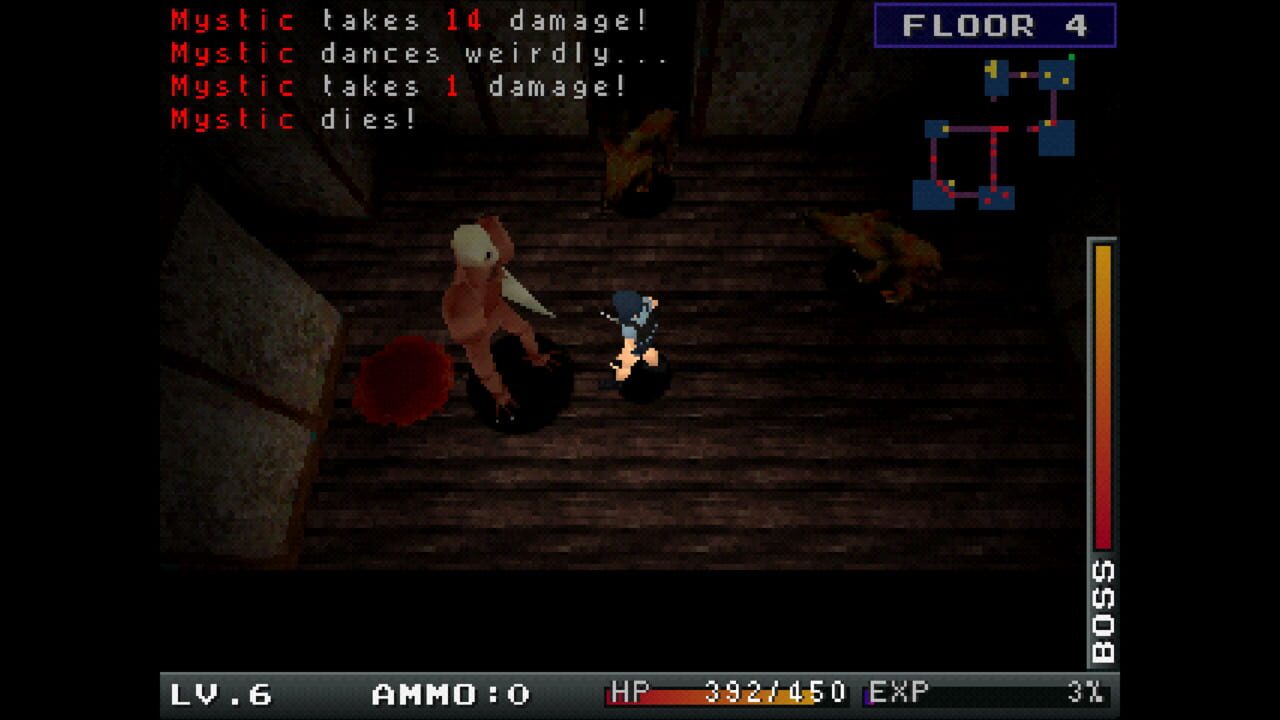1280x720 pixels.
Task: Click the green exit marker on the minimap
Action: (1072, 57)
